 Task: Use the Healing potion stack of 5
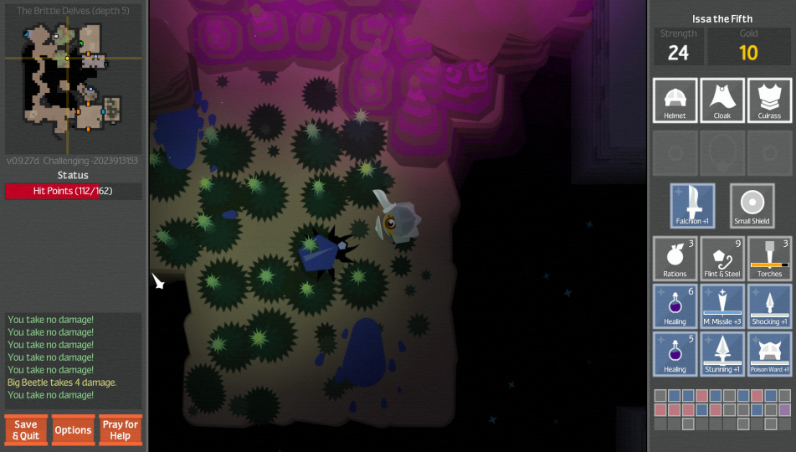674,354
